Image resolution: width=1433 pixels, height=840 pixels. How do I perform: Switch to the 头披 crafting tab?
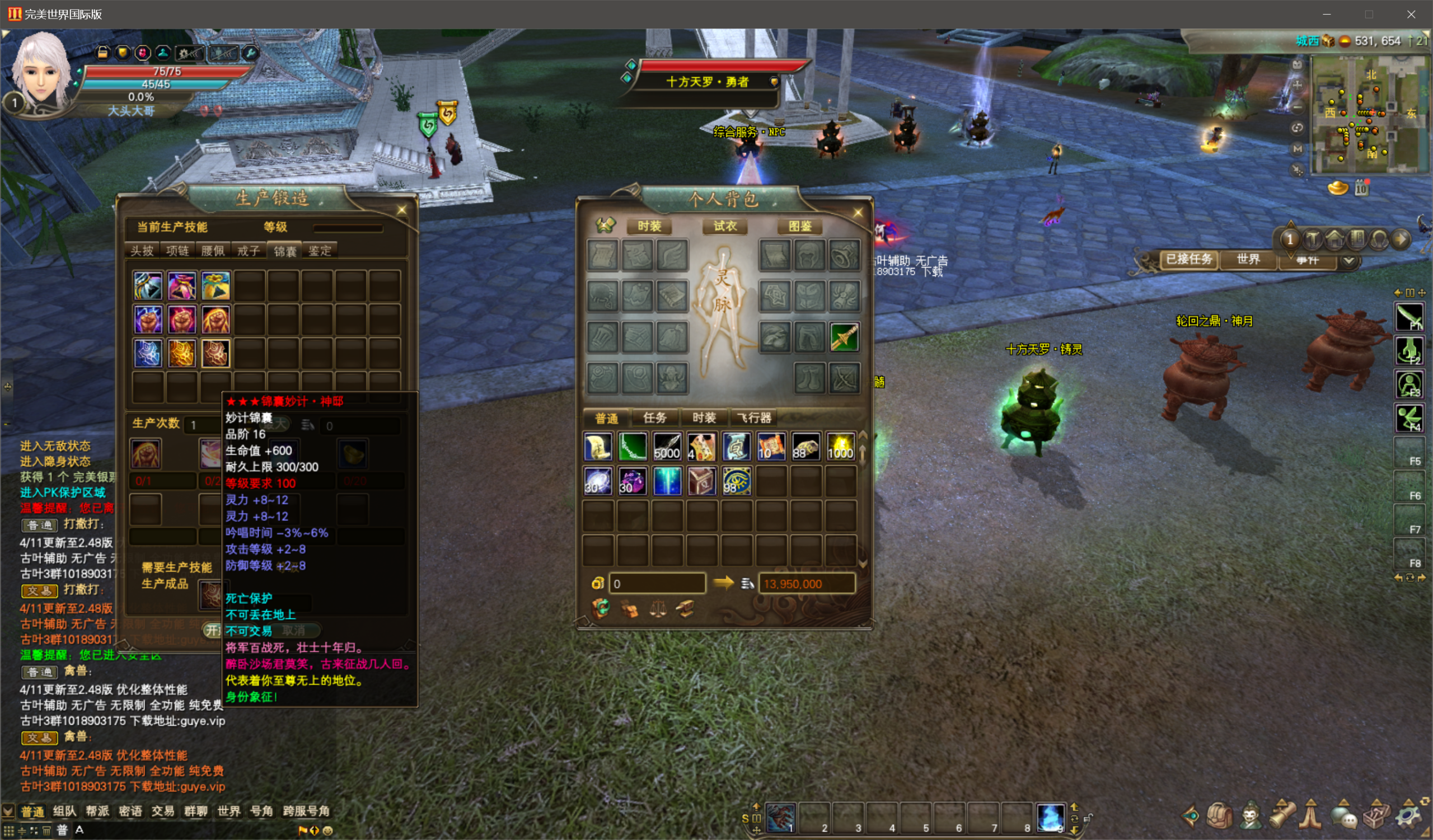142,251
